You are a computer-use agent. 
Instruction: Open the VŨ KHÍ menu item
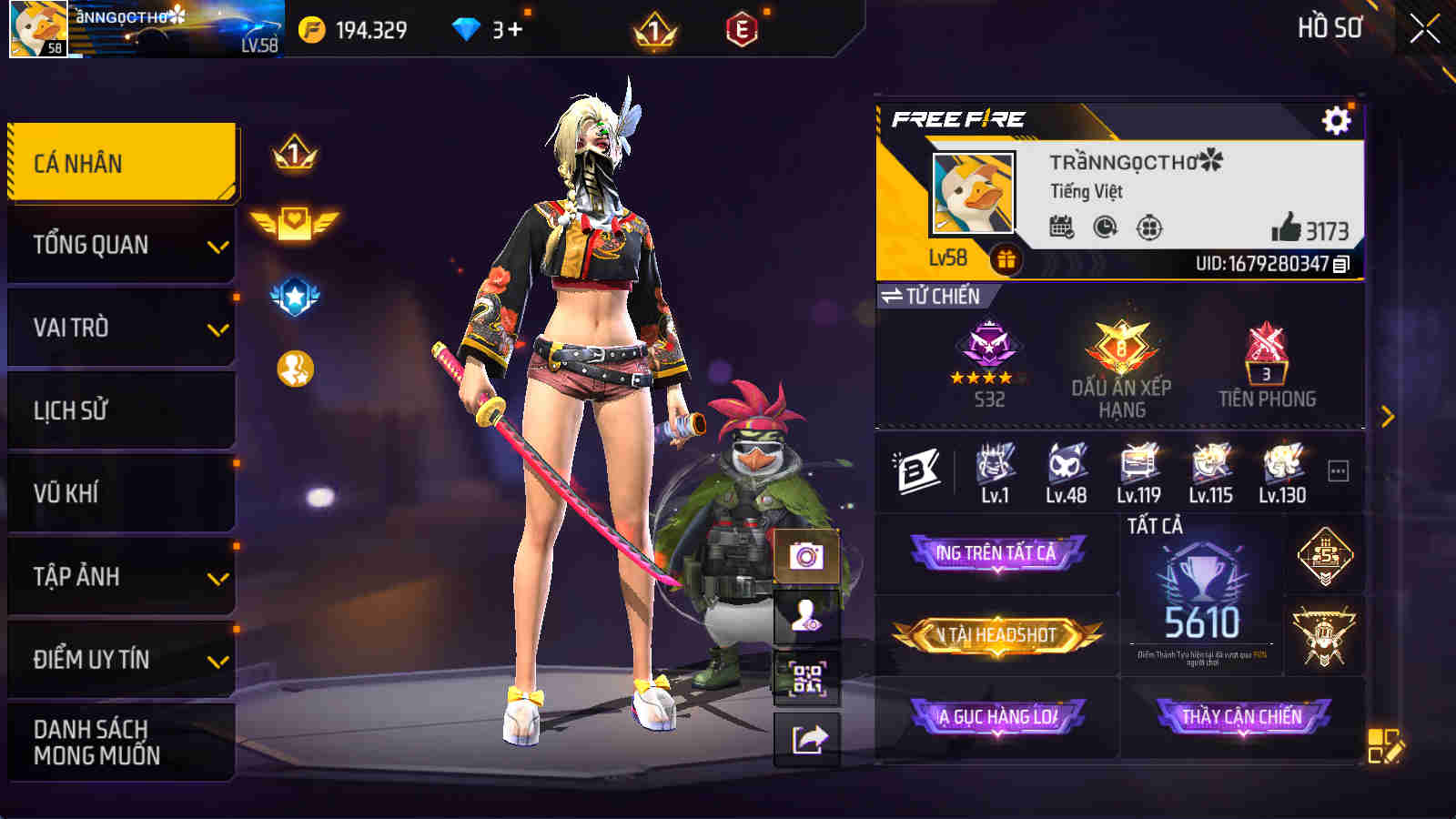(x=121, y=492)
